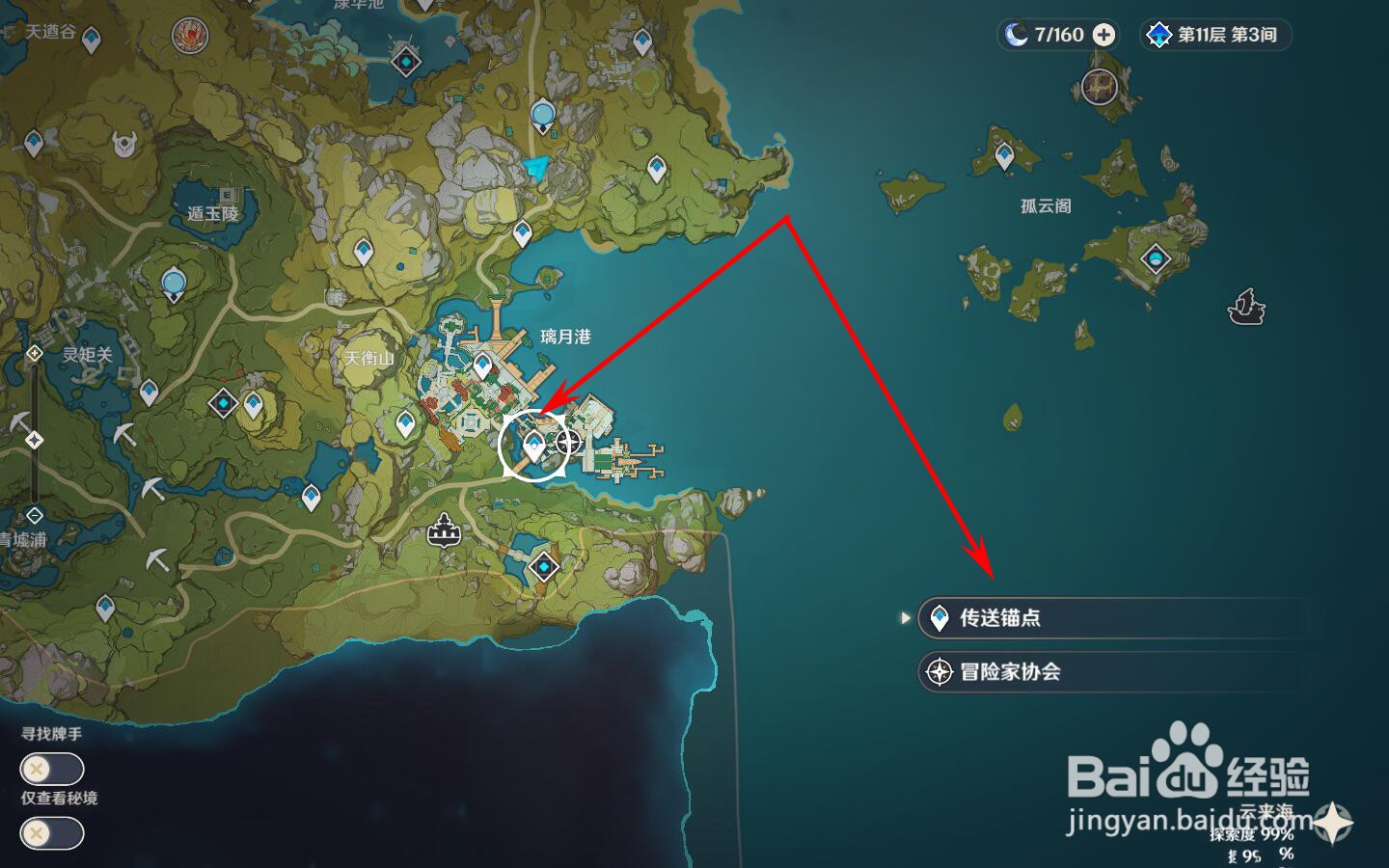Click the Waverider boat marker in the sea
The height and width of the screenshot is (868, 1389).
click(1245, 309)
